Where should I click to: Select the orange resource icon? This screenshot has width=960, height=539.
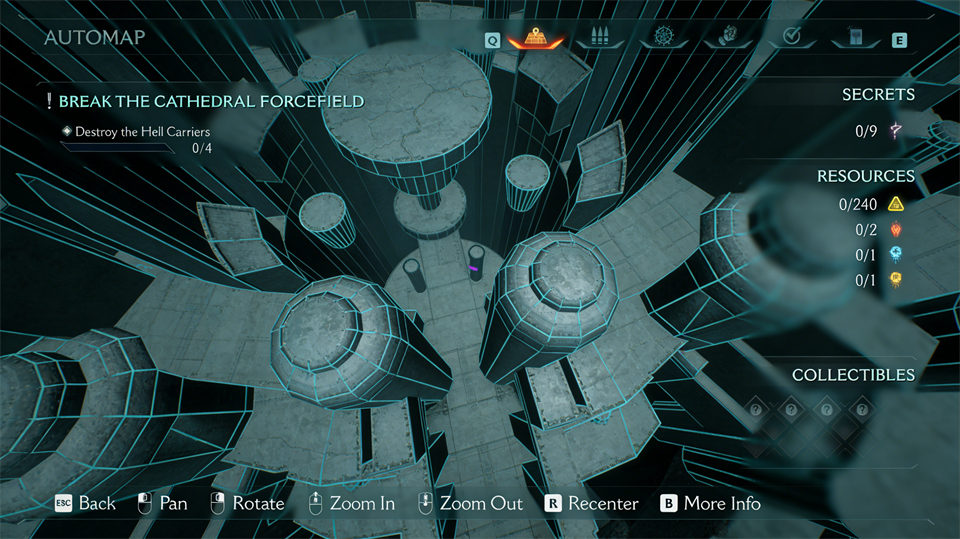pyautogui.click(x=896, y=280)
